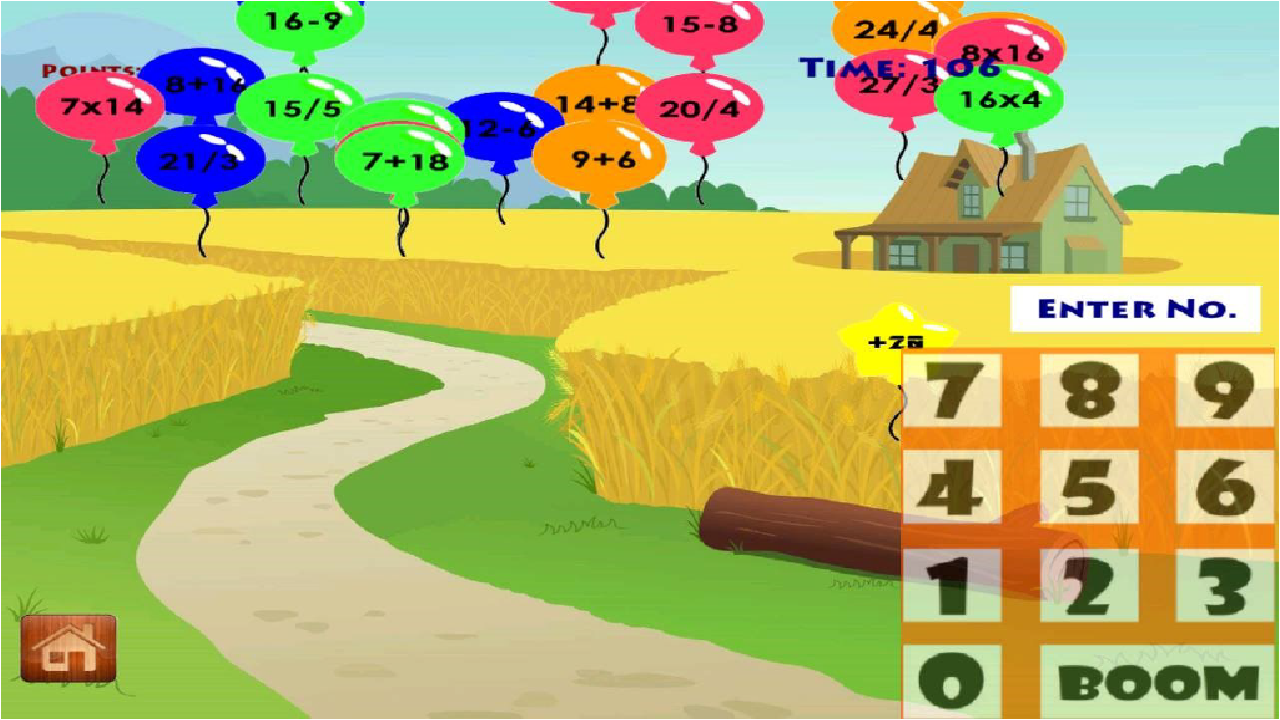1280x720 pixels.
Task: Click the Home icon
Action: pos(70,650)
